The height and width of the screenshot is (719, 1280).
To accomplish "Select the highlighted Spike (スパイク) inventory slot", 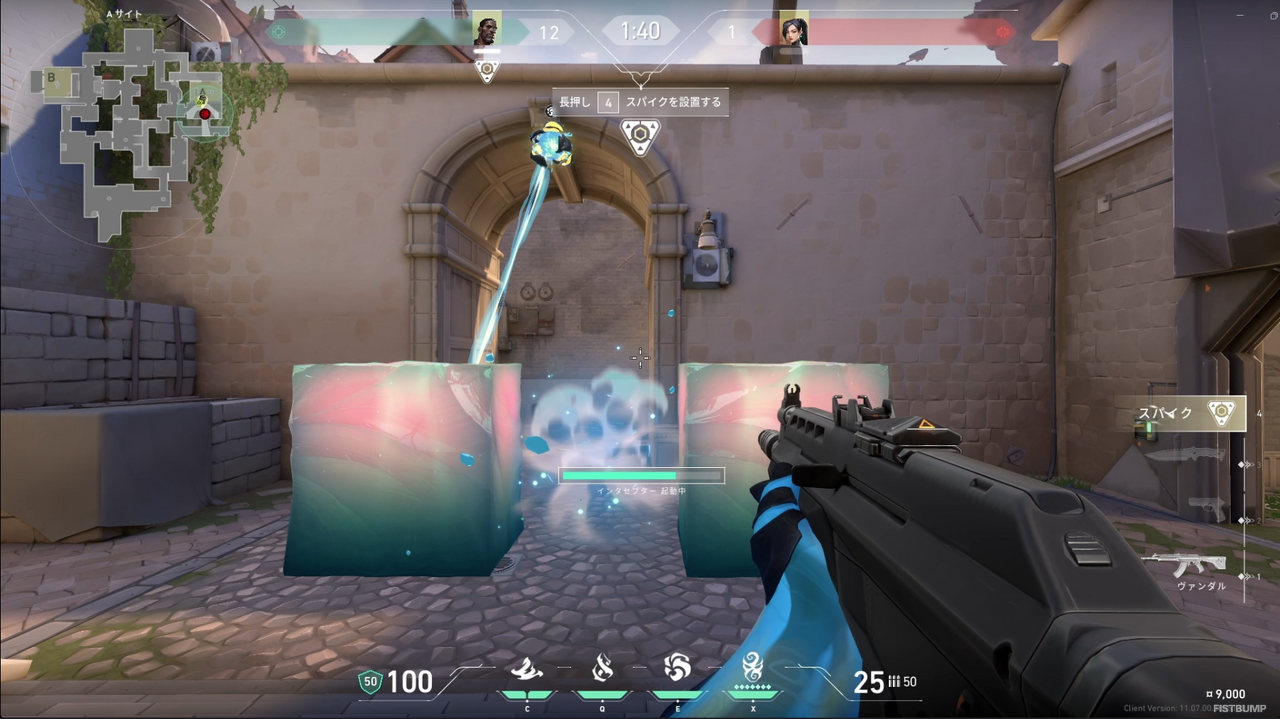I will (1190, 413).
